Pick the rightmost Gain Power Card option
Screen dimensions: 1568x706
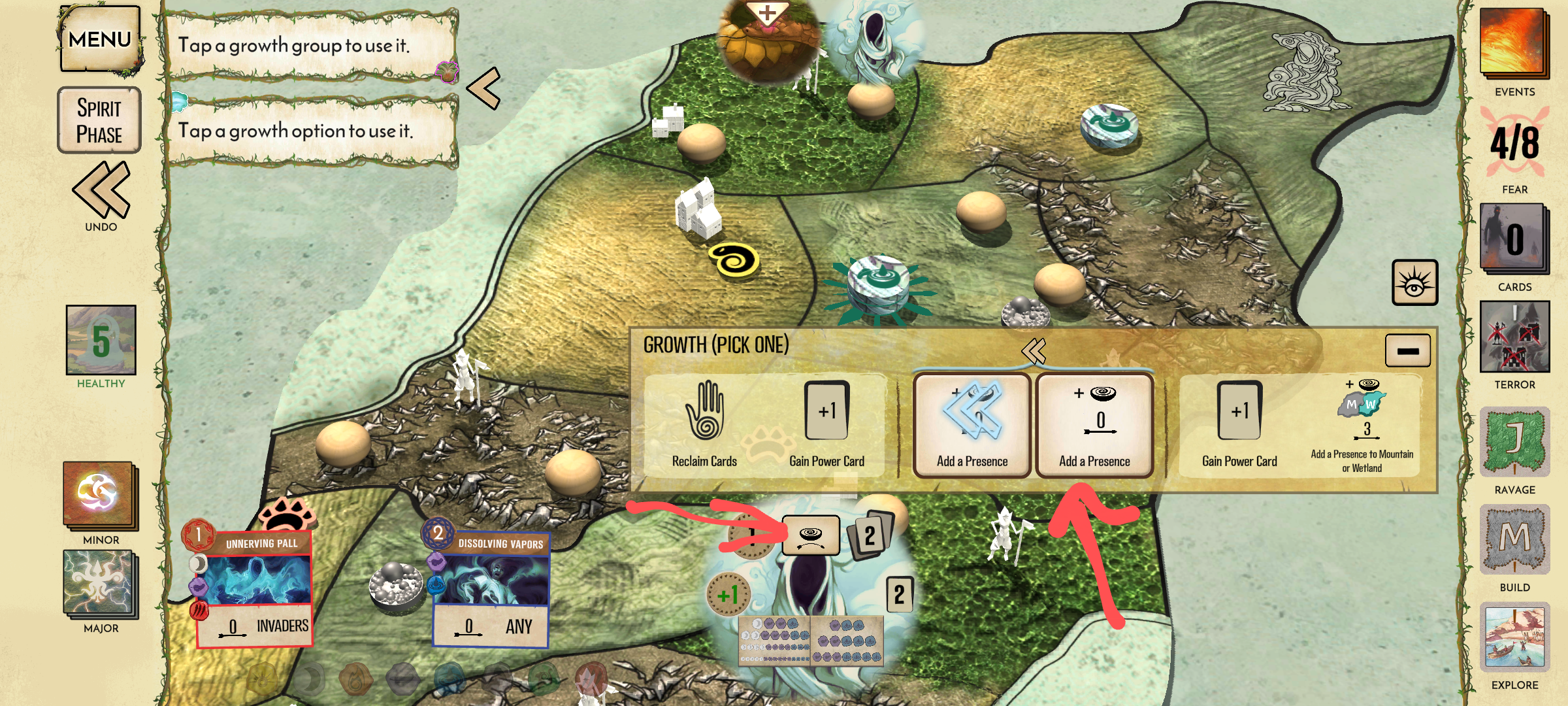[x=1239, y=425]
